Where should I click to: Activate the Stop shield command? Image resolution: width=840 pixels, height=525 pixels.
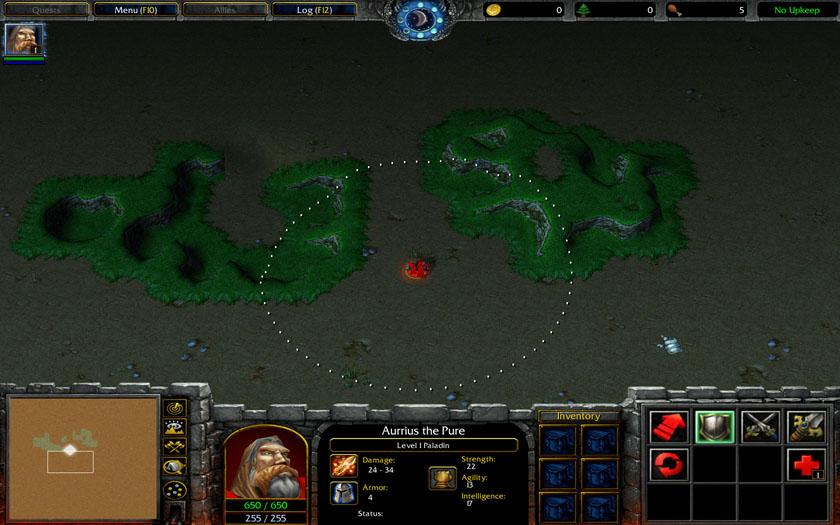(x=714, y=427)
